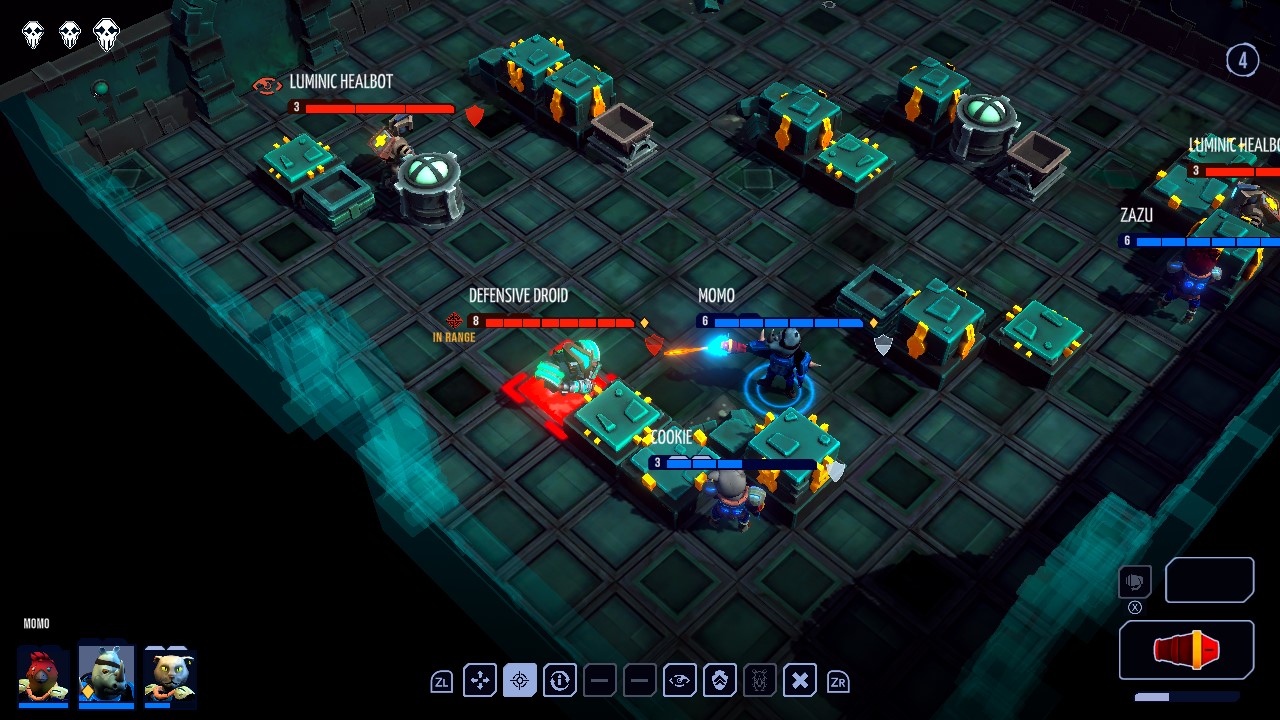Image resolution: width=1280 pixels, height=720 pixels.
Task: Click the first empty ability slot
Action: (x=599, y=680)
